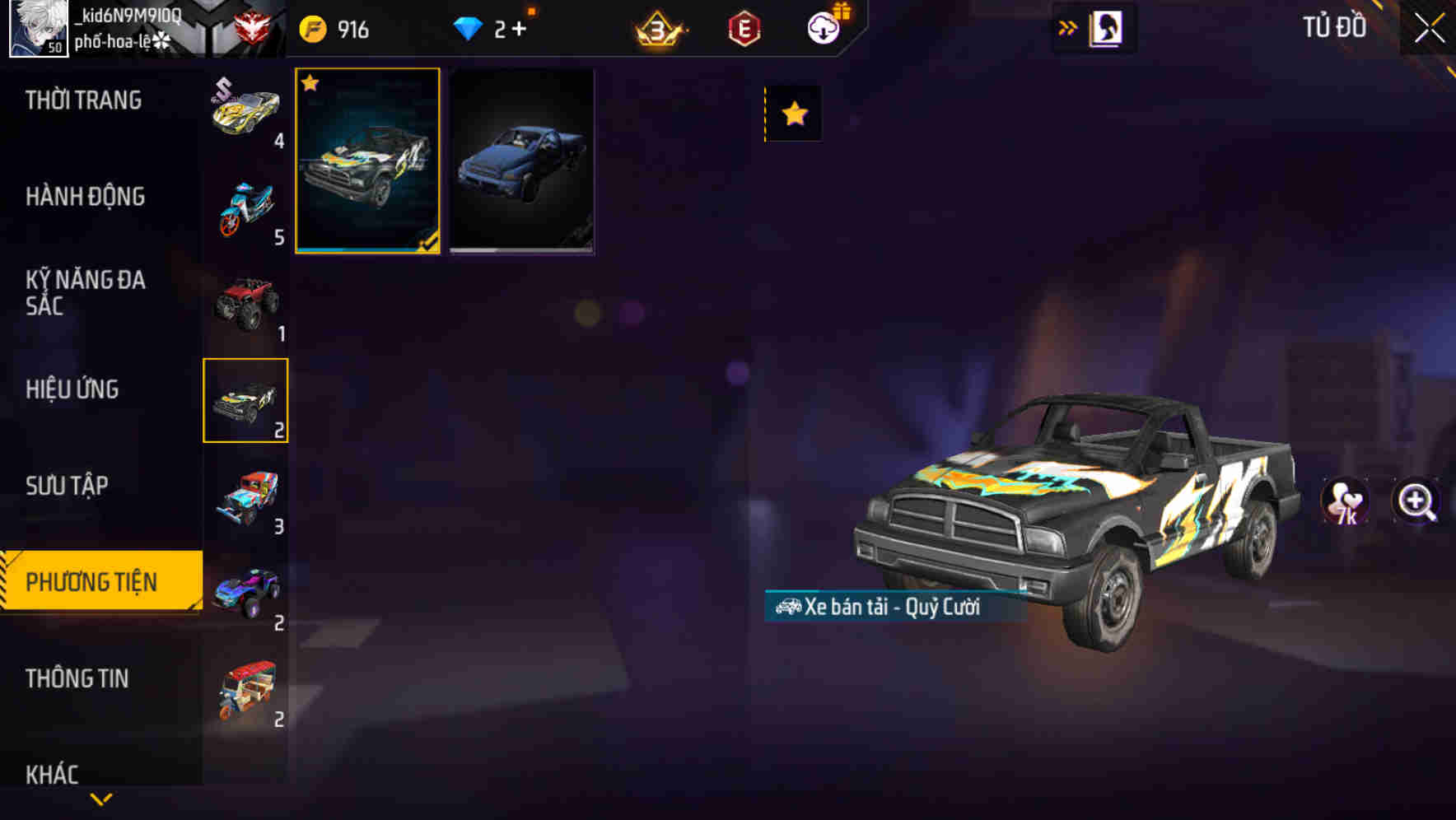Toggle the standalone star marker above the vehicle

[793, 113]
